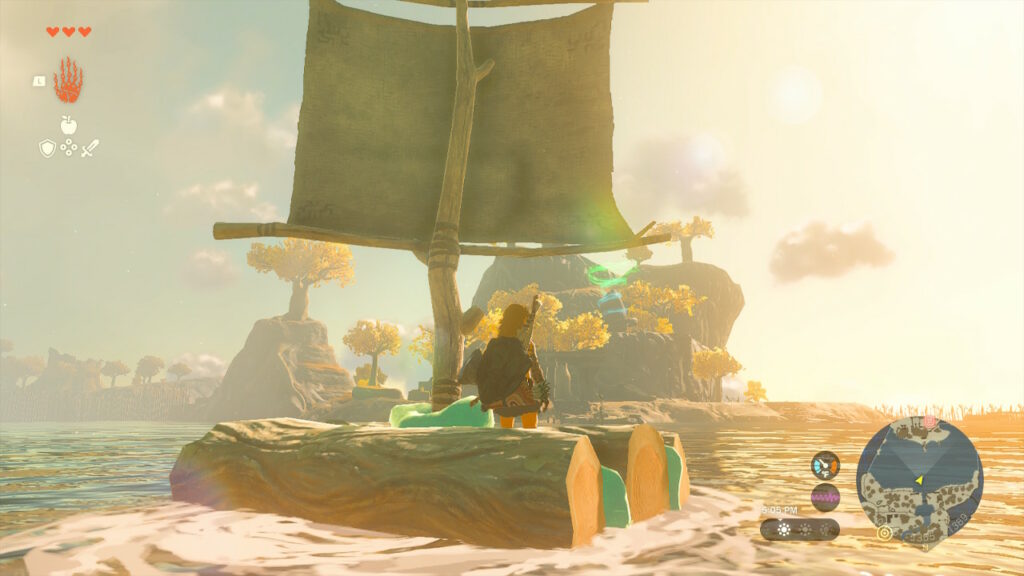Click the purple noise level indicator

pos(825,496)
